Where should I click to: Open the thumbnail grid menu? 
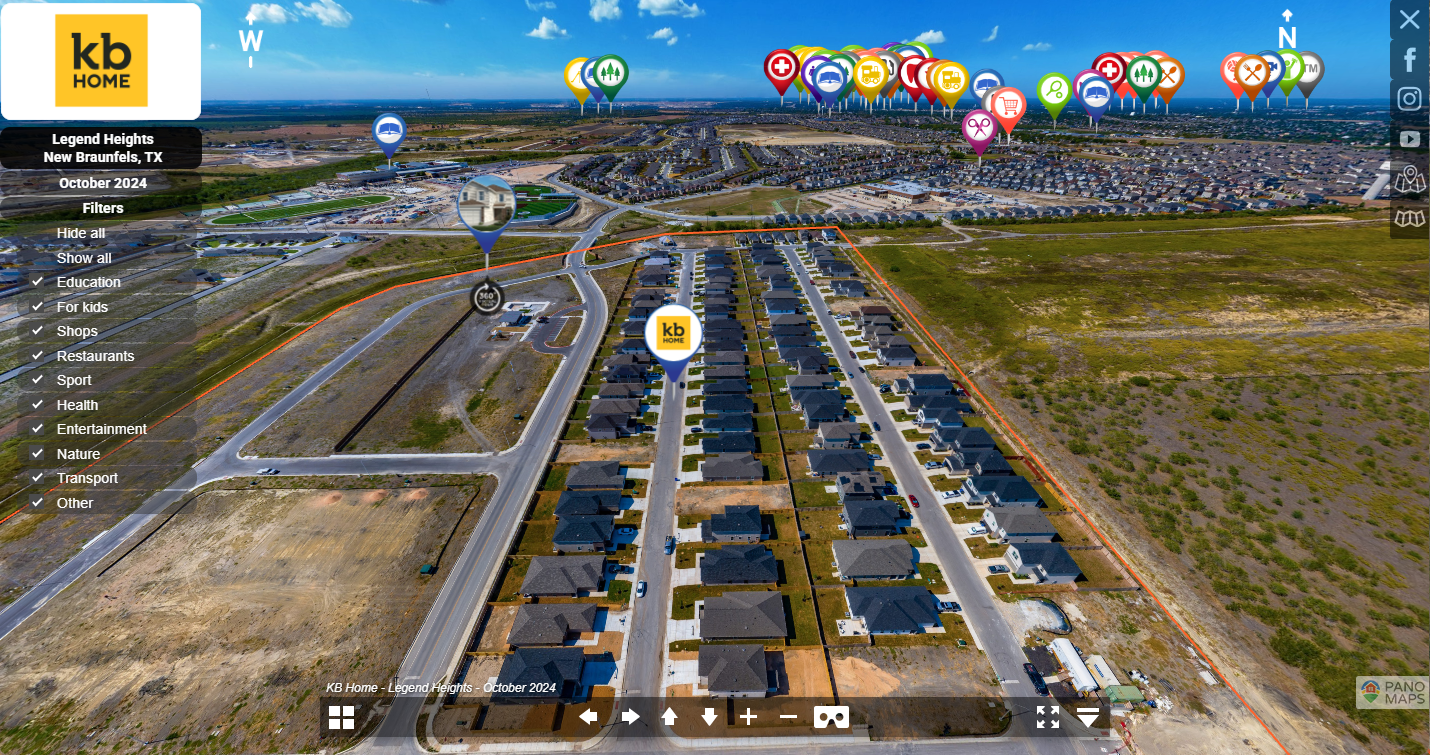tap(342, 717)
